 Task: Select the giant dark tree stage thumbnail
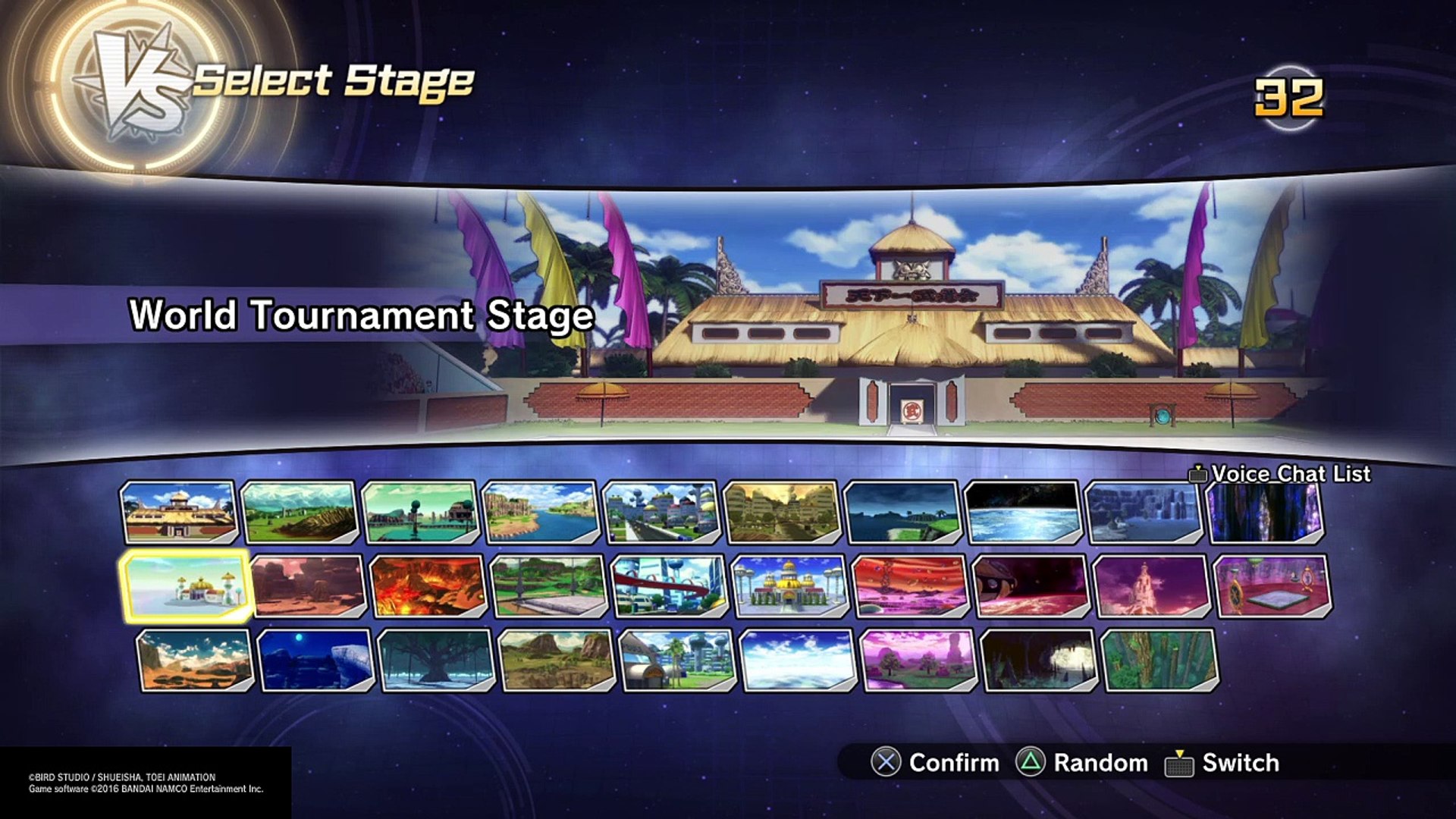pos(436,661)
